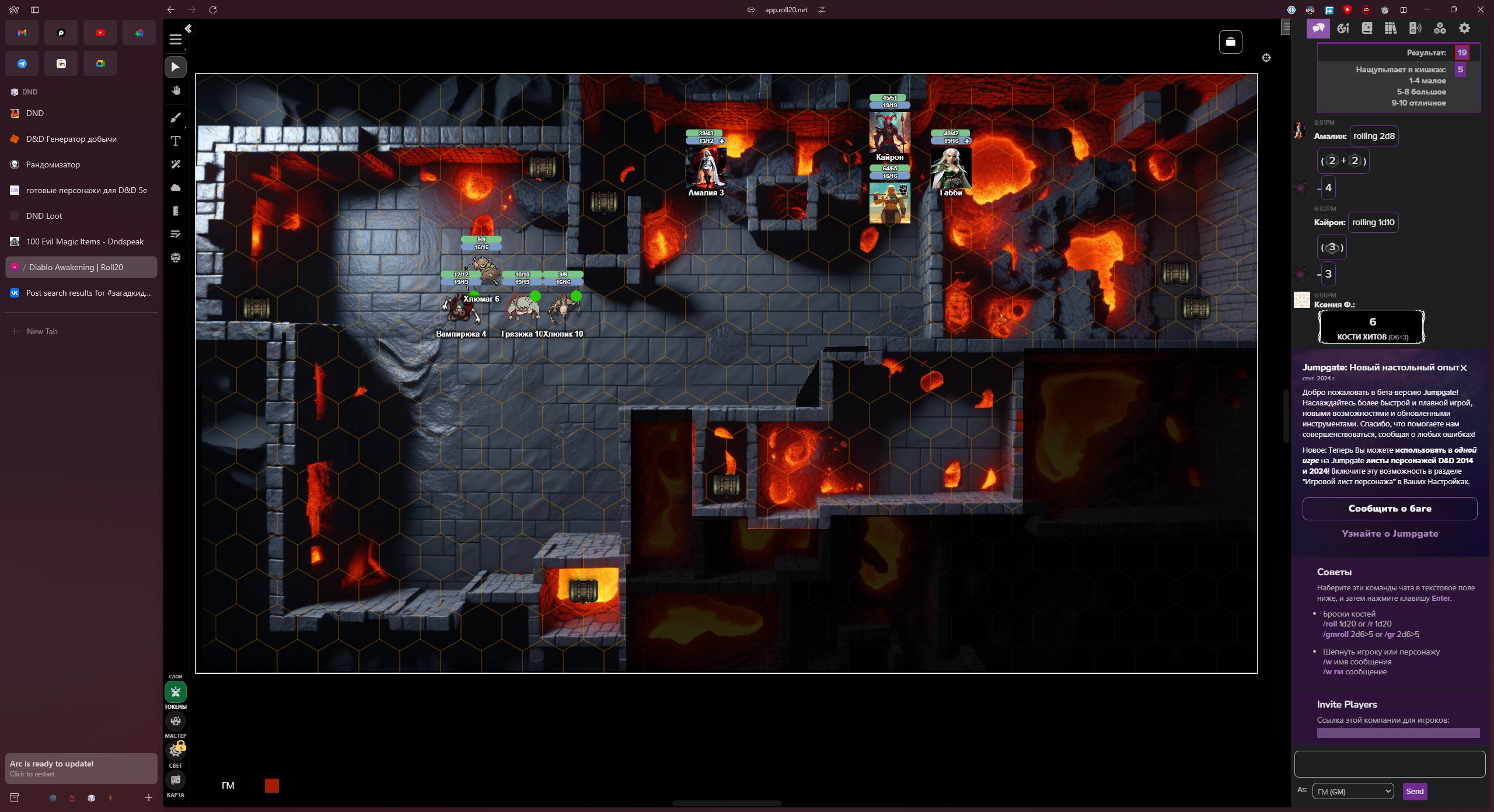Viewport: 1494px width, 812px height.
Task: Select the Кайрон character token
Action: pyautogui.click(x=889, y=133)
